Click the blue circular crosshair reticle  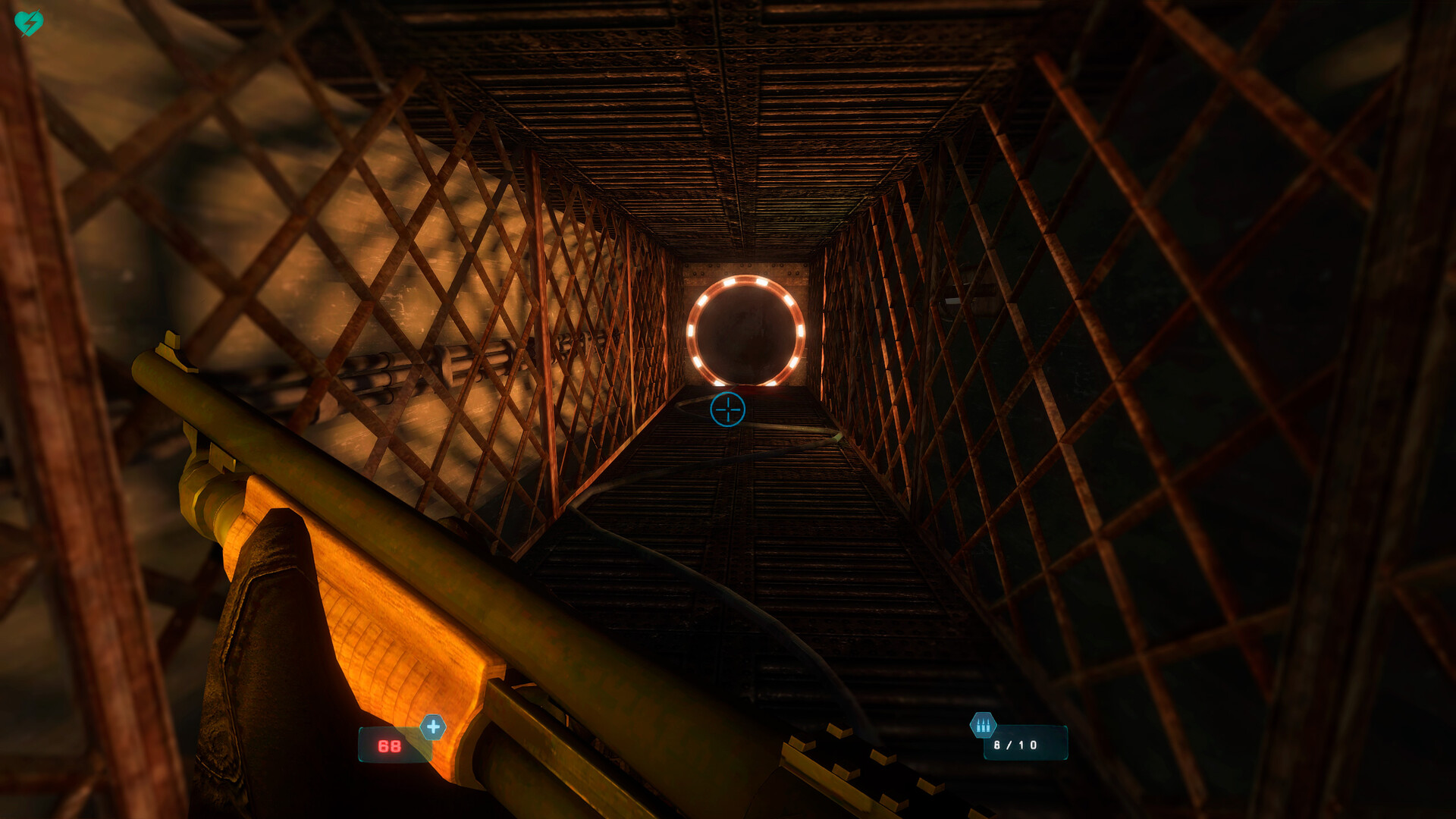[727, 409]
